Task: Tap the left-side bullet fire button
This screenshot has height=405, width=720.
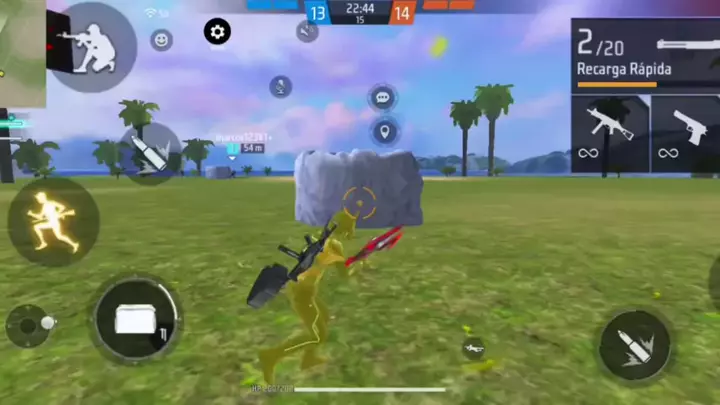Action: tap(150, 152)
